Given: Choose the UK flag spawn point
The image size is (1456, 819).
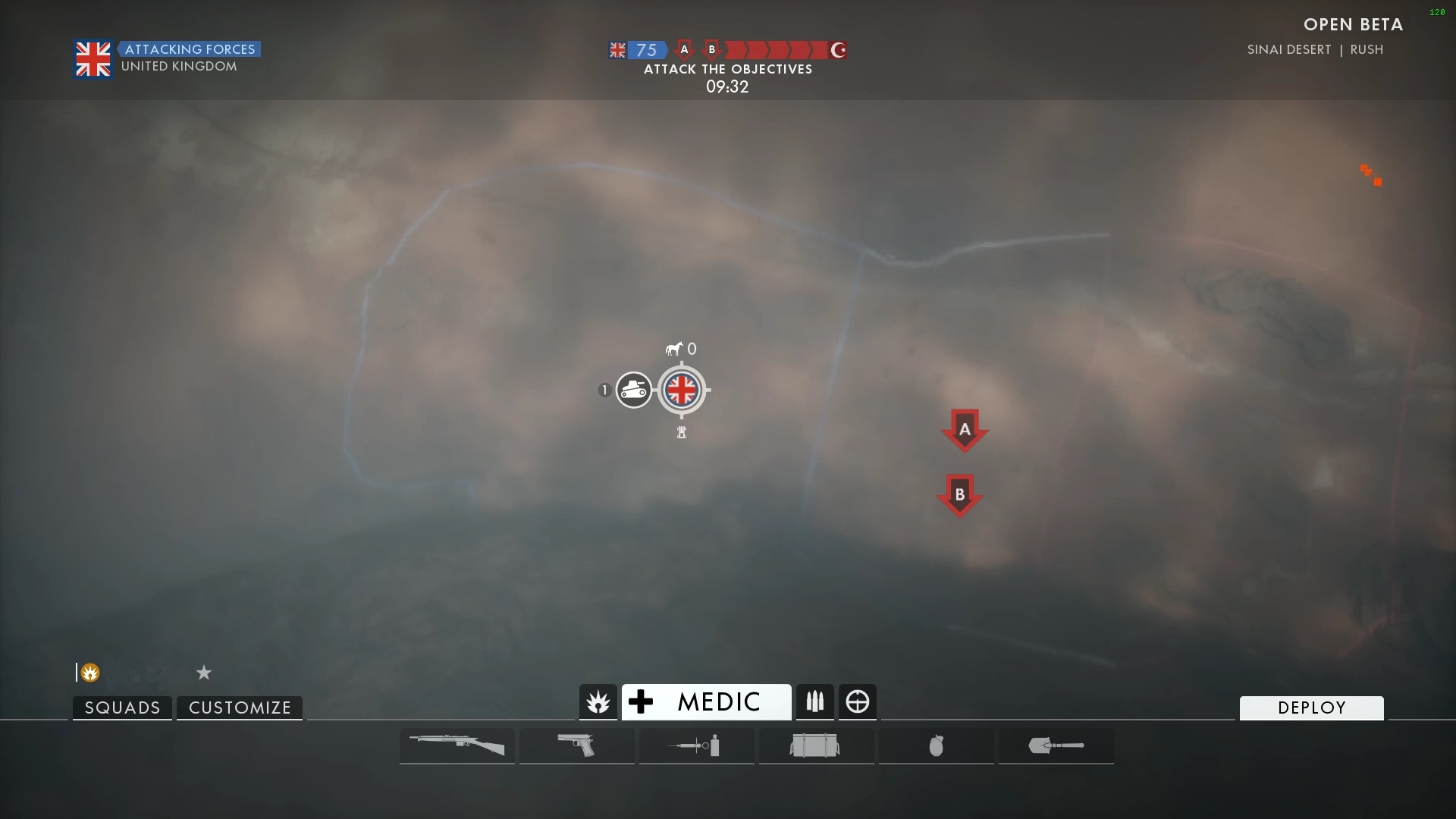Looking at the screenshot, I should pos(681,391).
